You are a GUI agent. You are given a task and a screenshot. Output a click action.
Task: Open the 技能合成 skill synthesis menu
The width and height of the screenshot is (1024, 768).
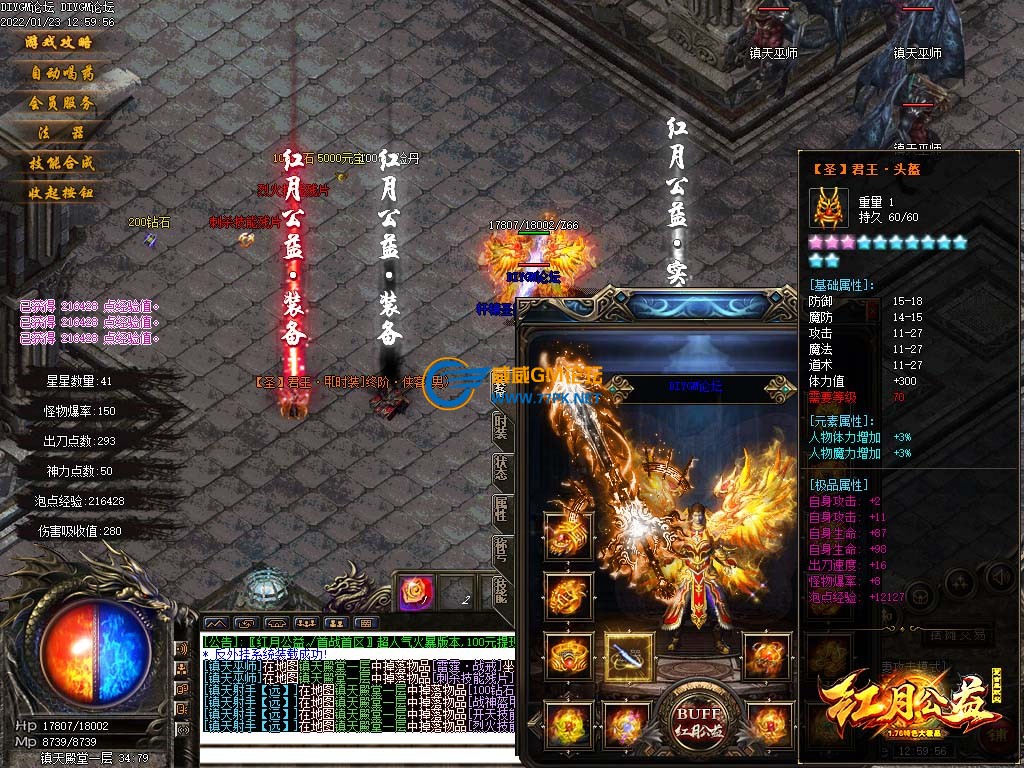(61, 162)
